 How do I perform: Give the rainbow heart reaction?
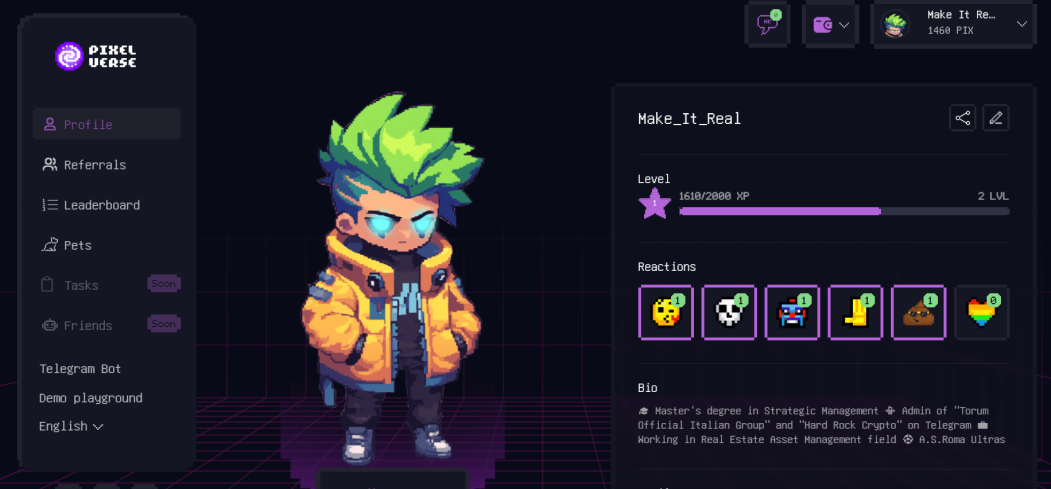982,313
